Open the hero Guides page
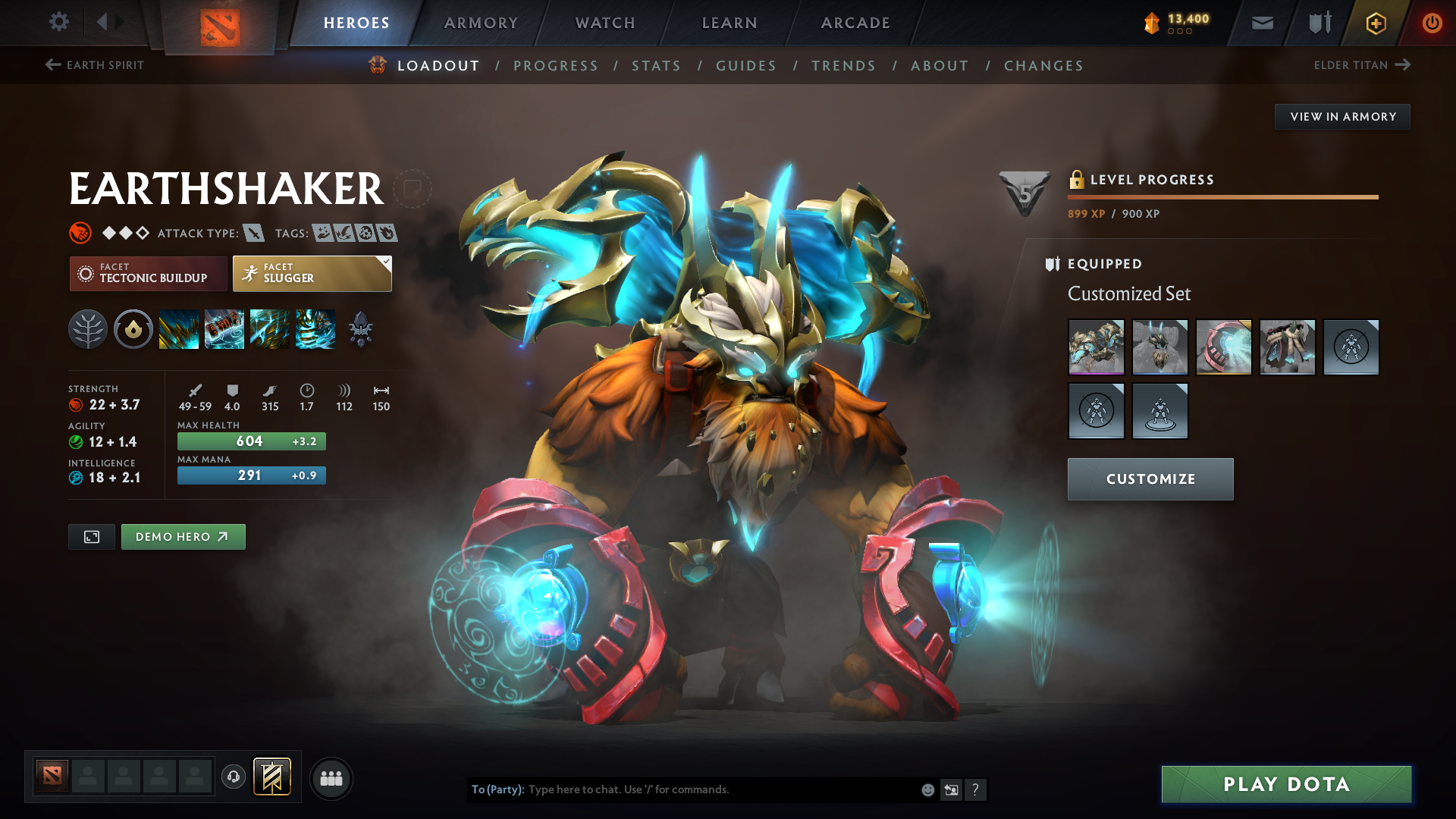Image resolution: width=1456 pixels, height=819 pixels. click(x=746, y=66)
